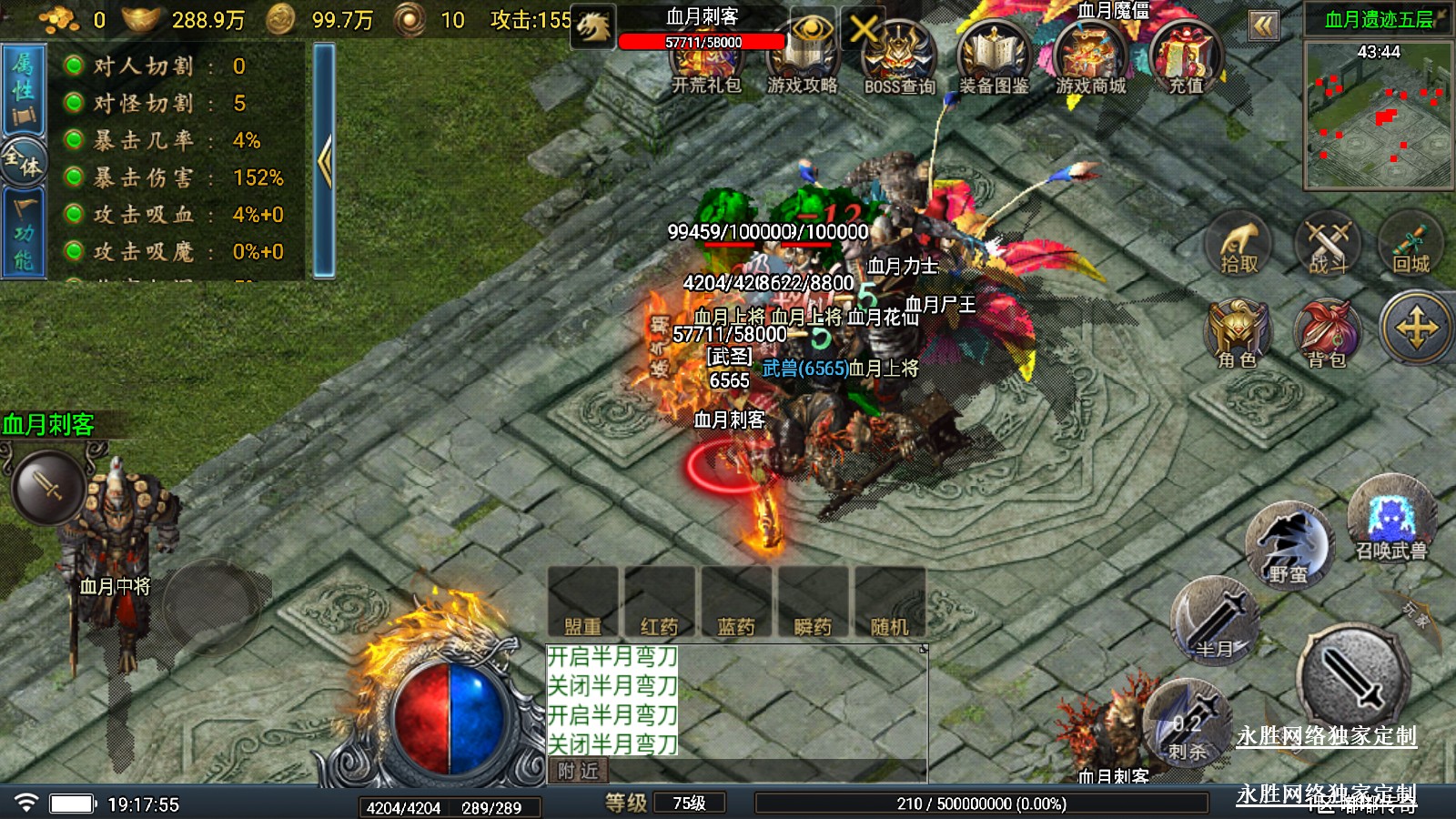
Task: Open the 角色 character sheet
Action: point(1238,334)
